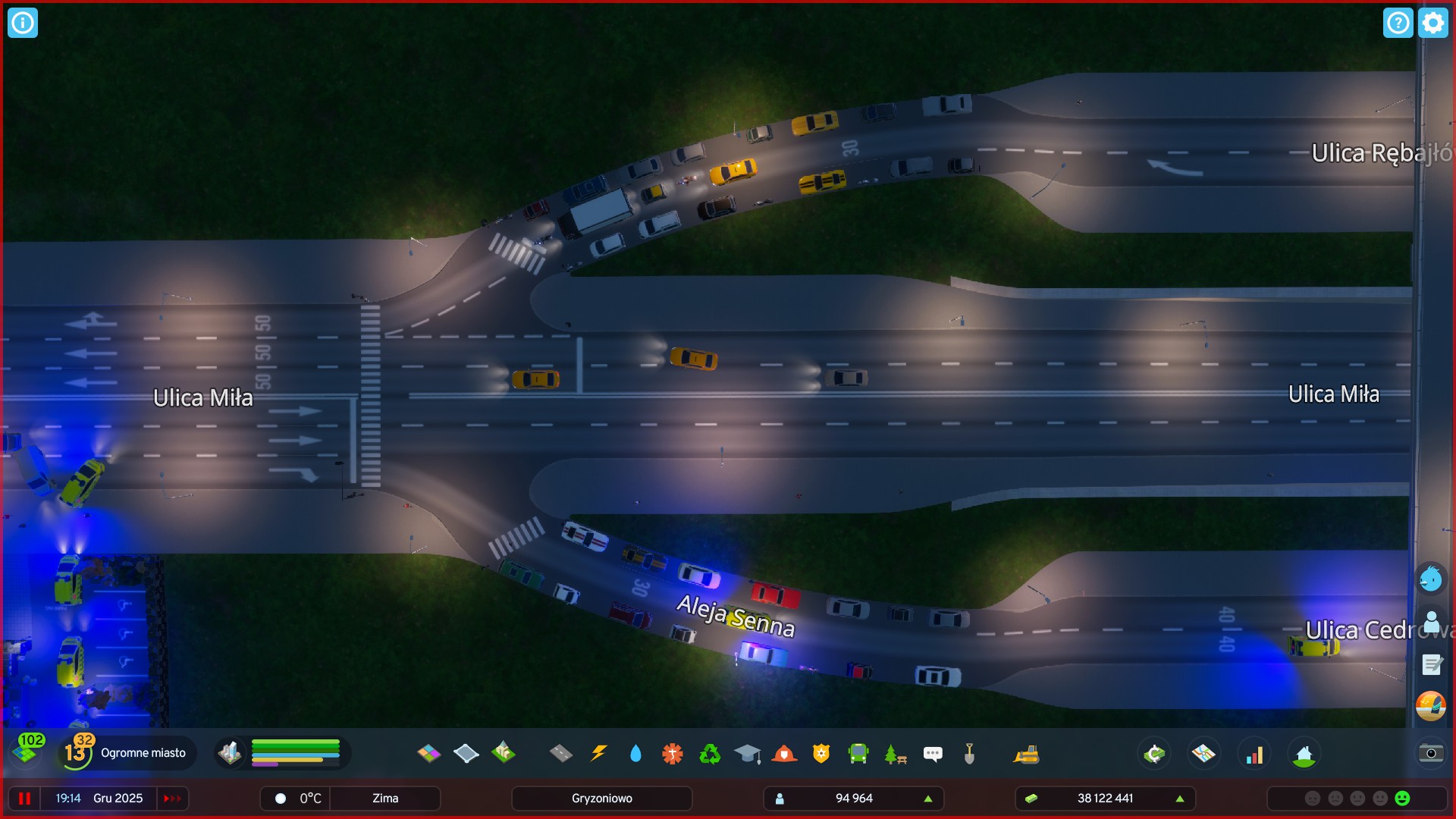Open the electricity services menu

598,753
